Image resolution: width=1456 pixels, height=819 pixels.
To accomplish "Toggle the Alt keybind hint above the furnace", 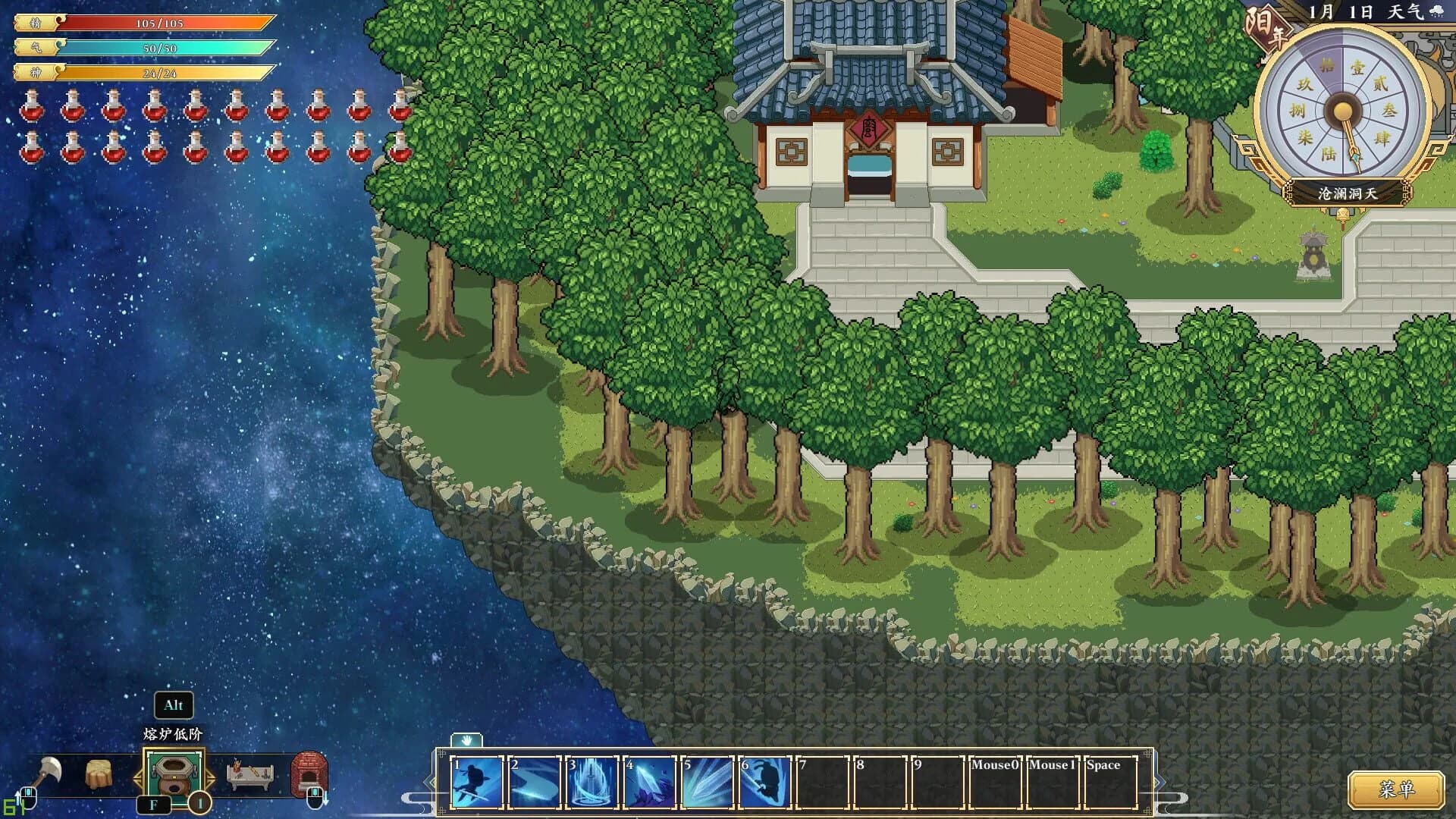I will click(x=173, y=705).
